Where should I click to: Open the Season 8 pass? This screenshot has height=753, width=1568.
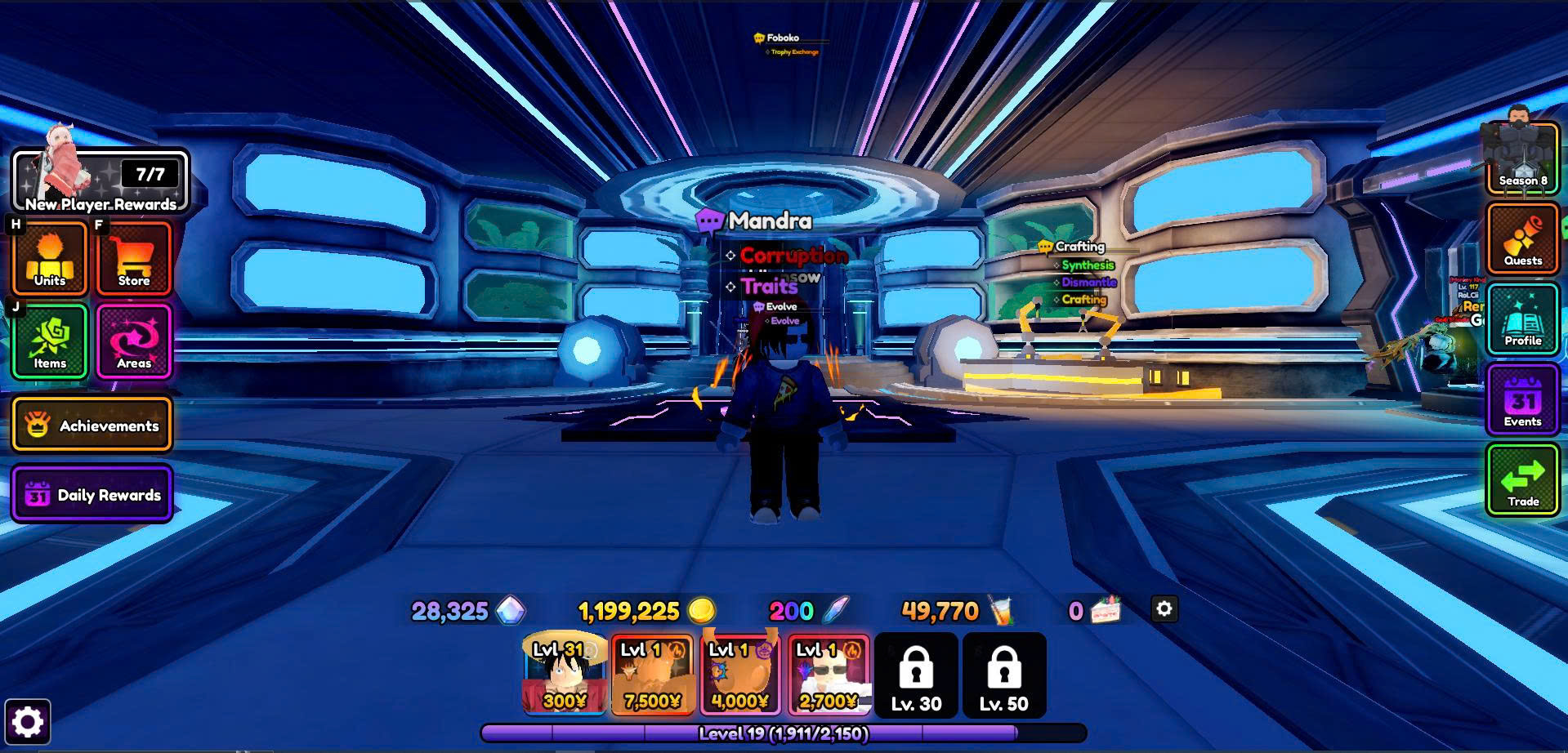[x=1522, y=159]
